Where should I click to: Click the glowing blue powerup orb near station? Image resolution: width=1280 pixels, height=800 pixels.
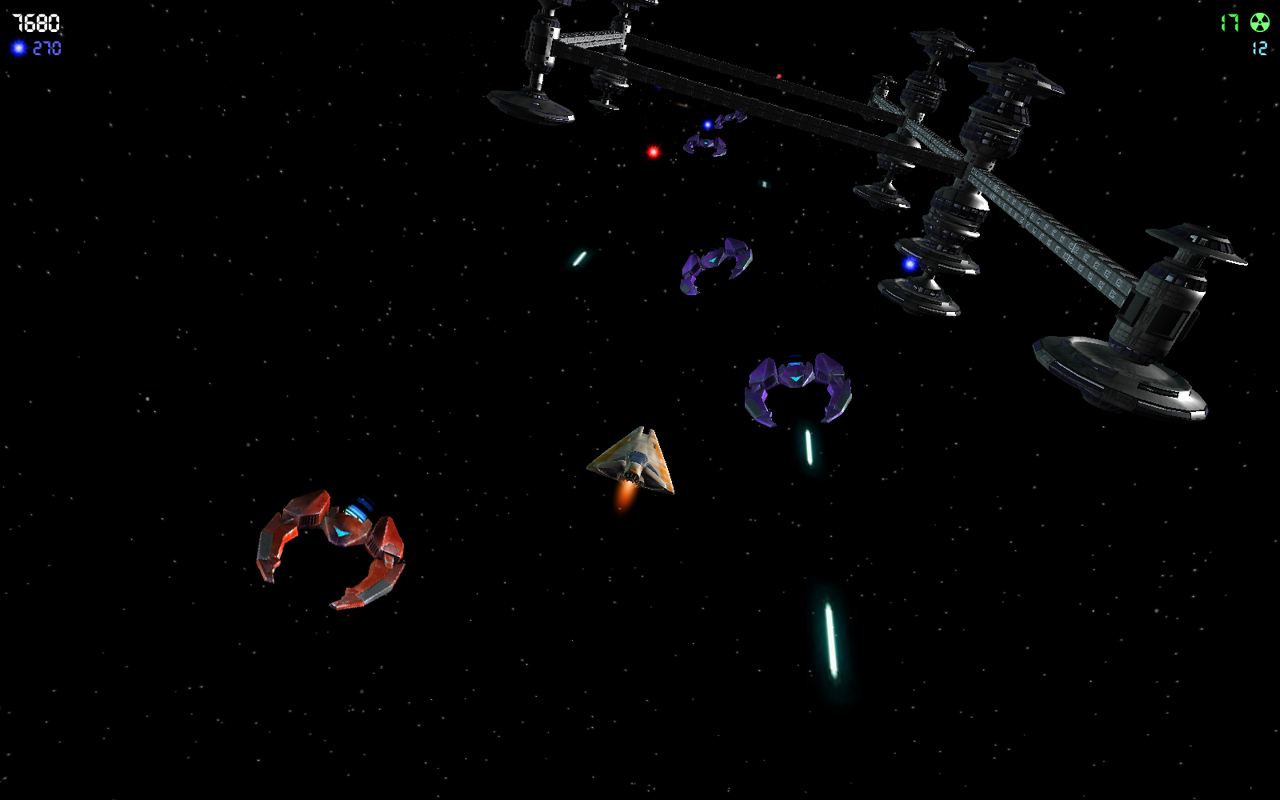click(x=908, y=265)
